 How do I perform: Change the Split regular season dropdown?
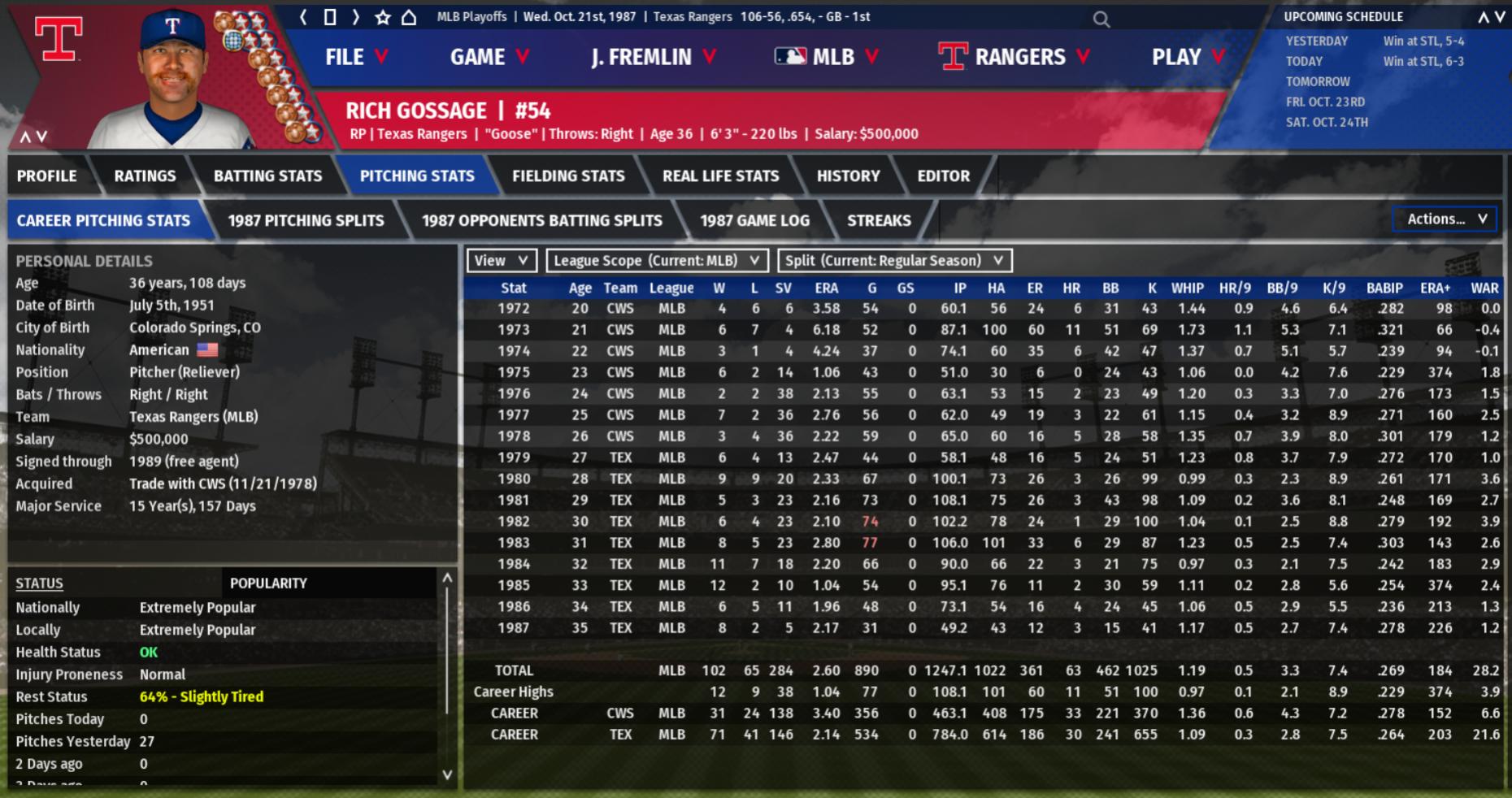pyautogui.click(x=894, y=260)
